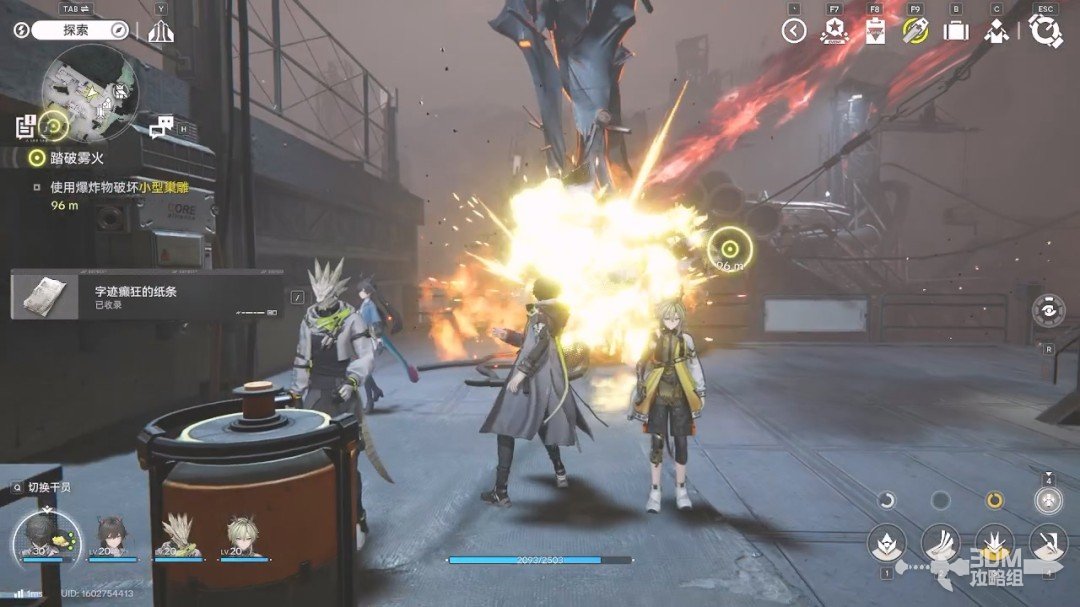The height and width of the screenshot is (607, 1080).
Task: Switch to the light-haired fourth operator portrait
Action: pos(243,536)
